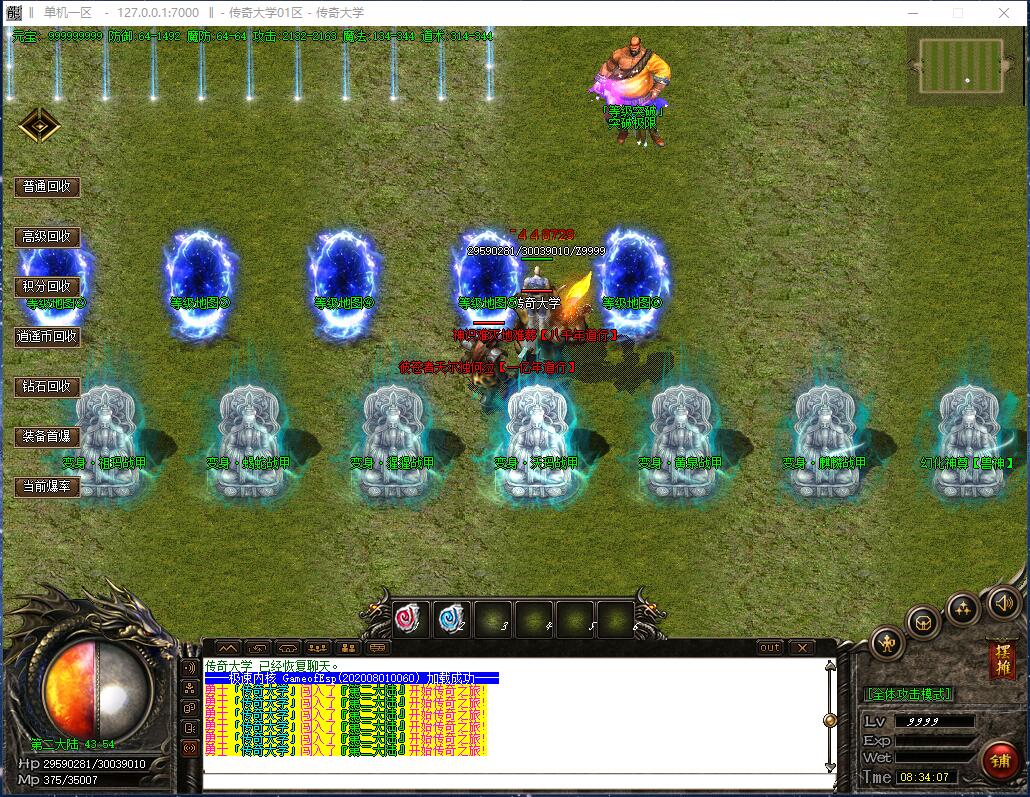The image size is (1030, 797).
Task: Toggle the gold diamond menu icon
Action: point(40,125)
